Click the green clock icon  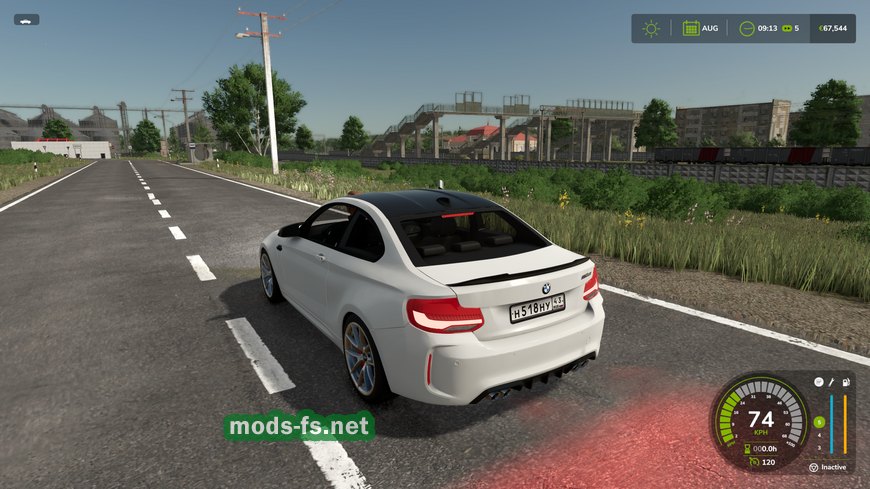(x=747, y=28)
